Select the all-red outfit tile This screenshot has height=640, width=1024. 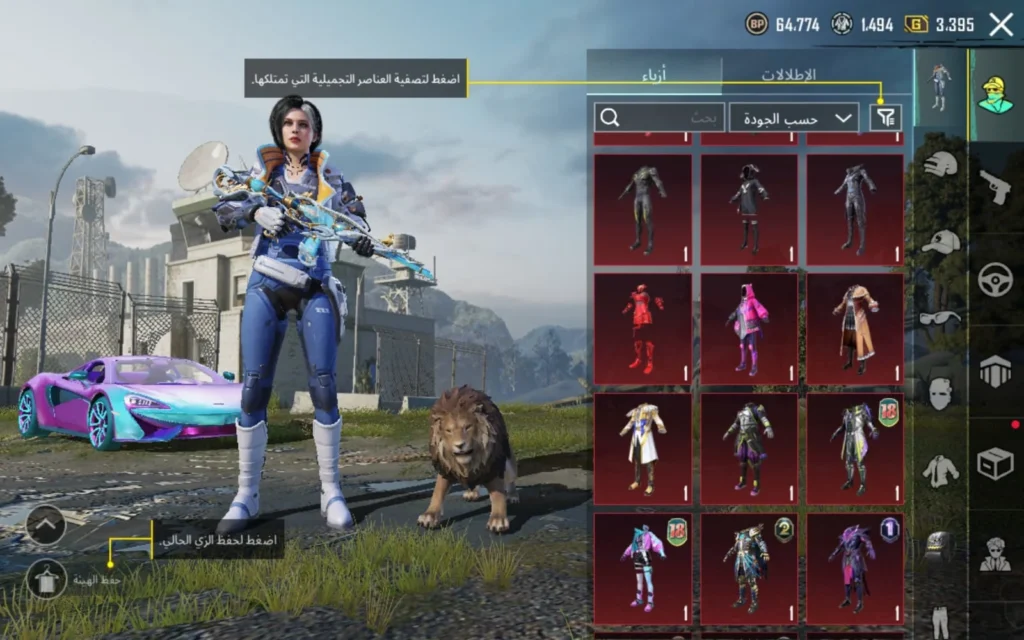pos(643,328)
